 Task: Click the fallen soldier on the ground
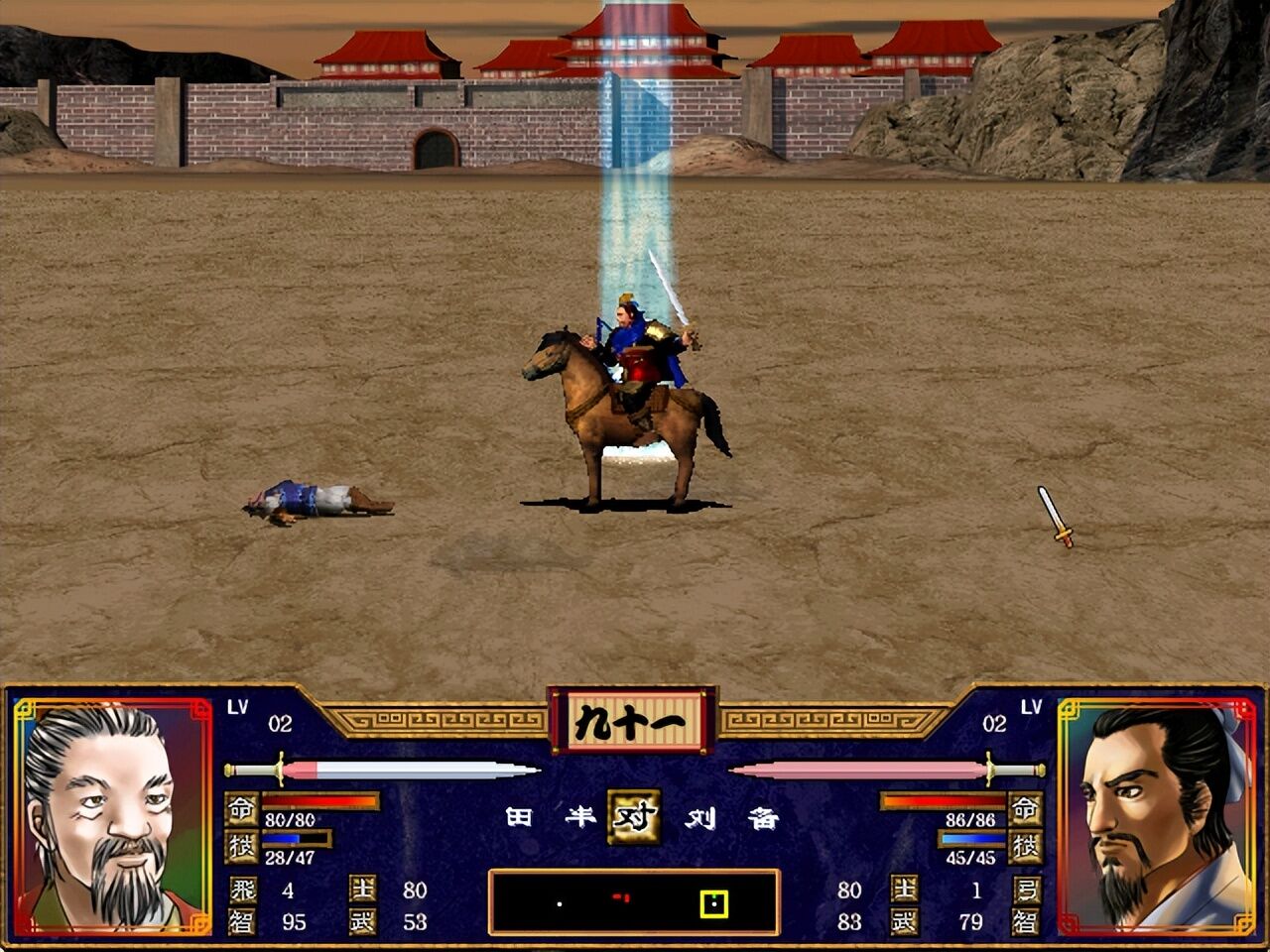313,501
